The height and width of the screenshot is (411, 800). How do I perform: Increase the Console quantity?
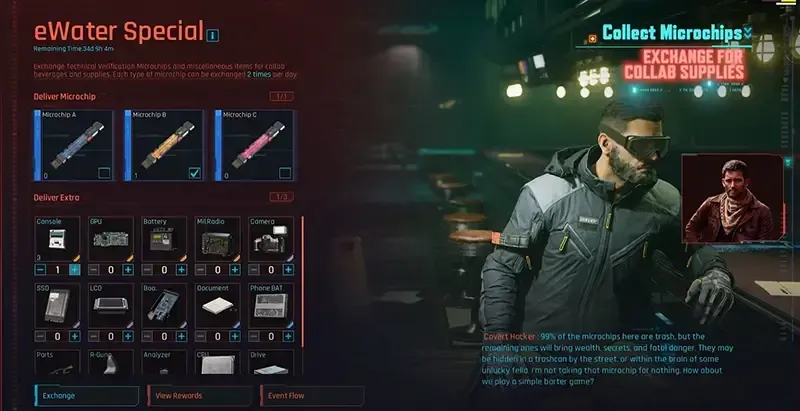coord(75,270)
